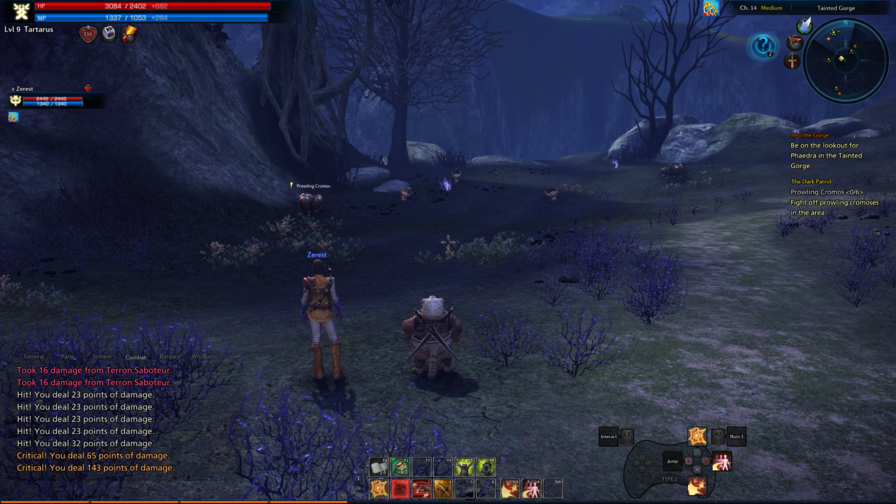Click the blue question mark help icon

click(x=763, y=46)
